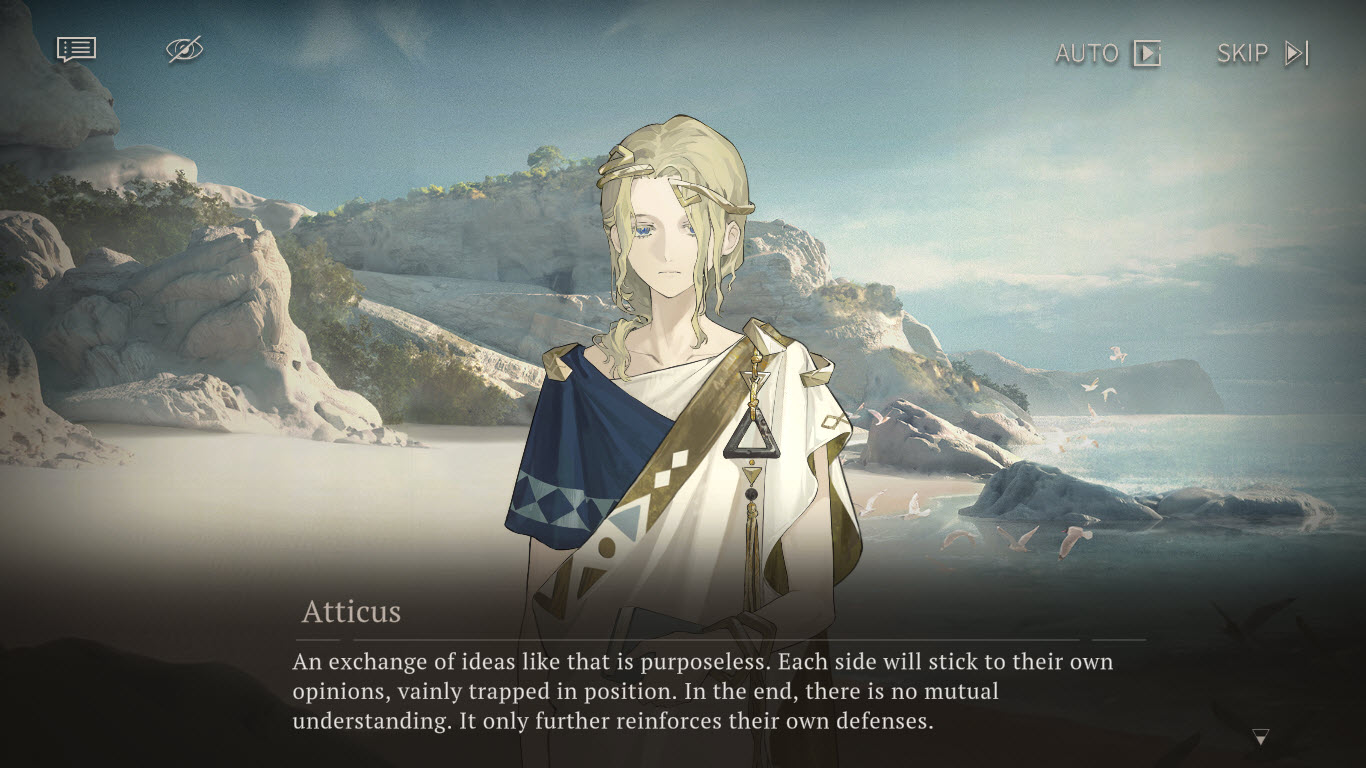Hide the interface with the crossed-eye icon
This screenshot has width=1366, height=768.
[184, 49]
